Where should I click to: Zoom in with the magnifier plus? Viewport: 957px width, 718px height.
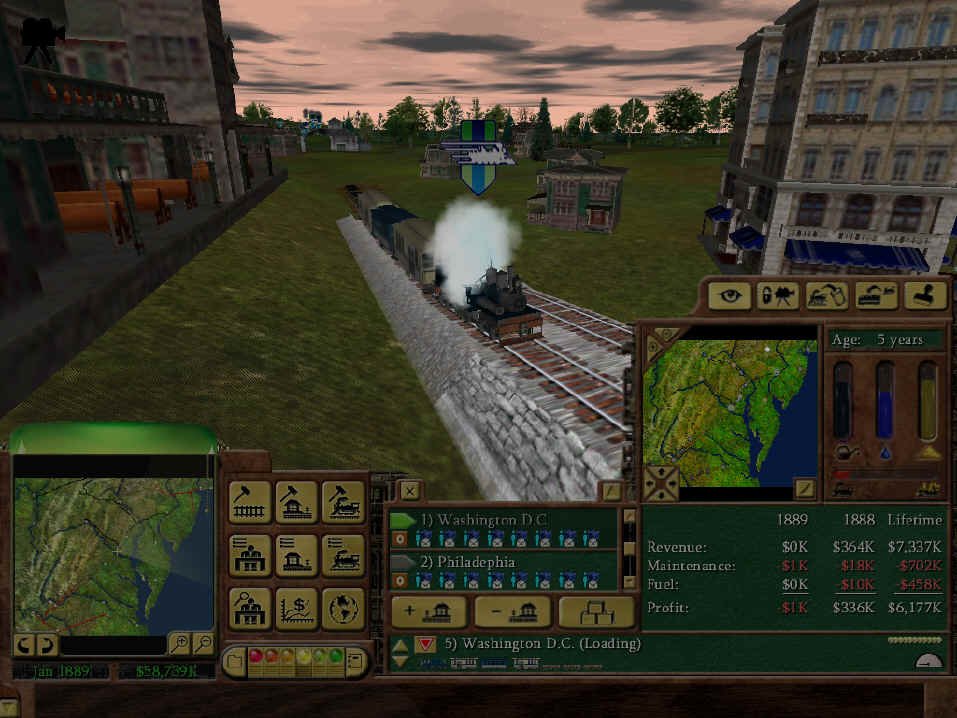pos(179,644)
